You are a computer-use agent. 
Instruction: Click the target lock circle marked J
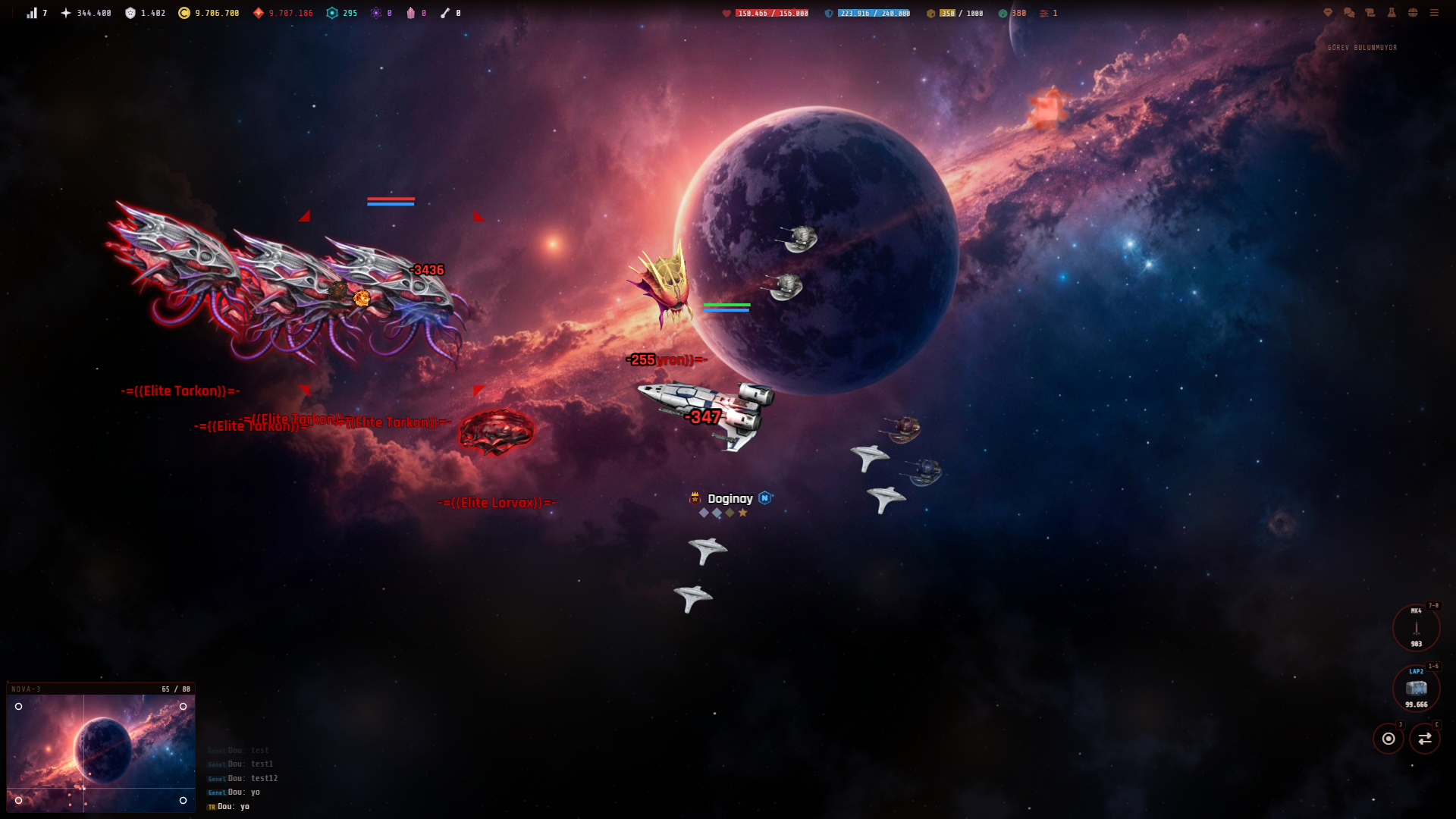pyautogui.click(x=1390, y=737)
